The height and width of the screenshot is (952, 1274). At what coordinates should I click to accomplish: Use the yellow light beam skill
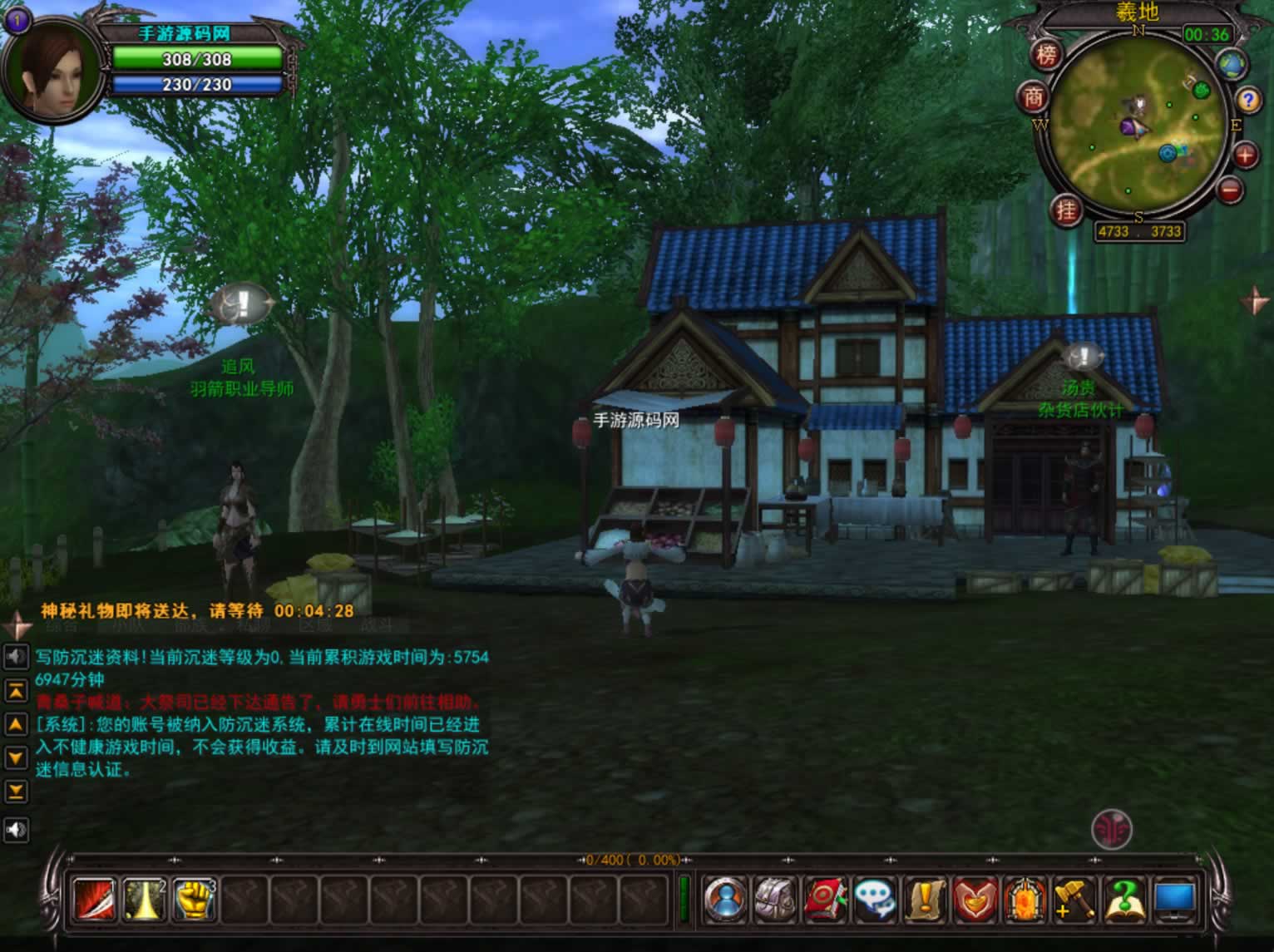[144, 900]
